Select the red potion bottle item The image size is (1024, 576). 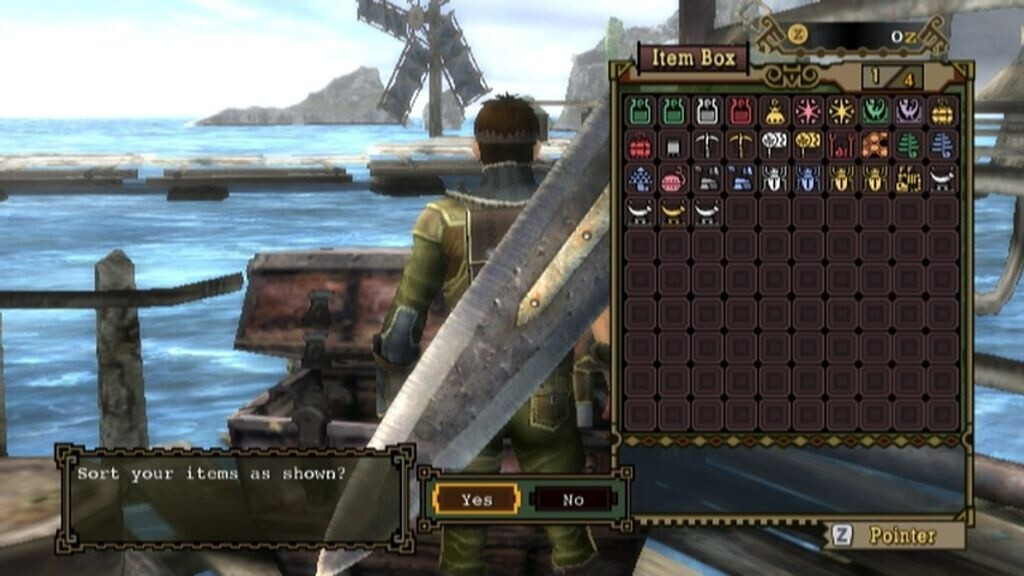tap(741, 111)
